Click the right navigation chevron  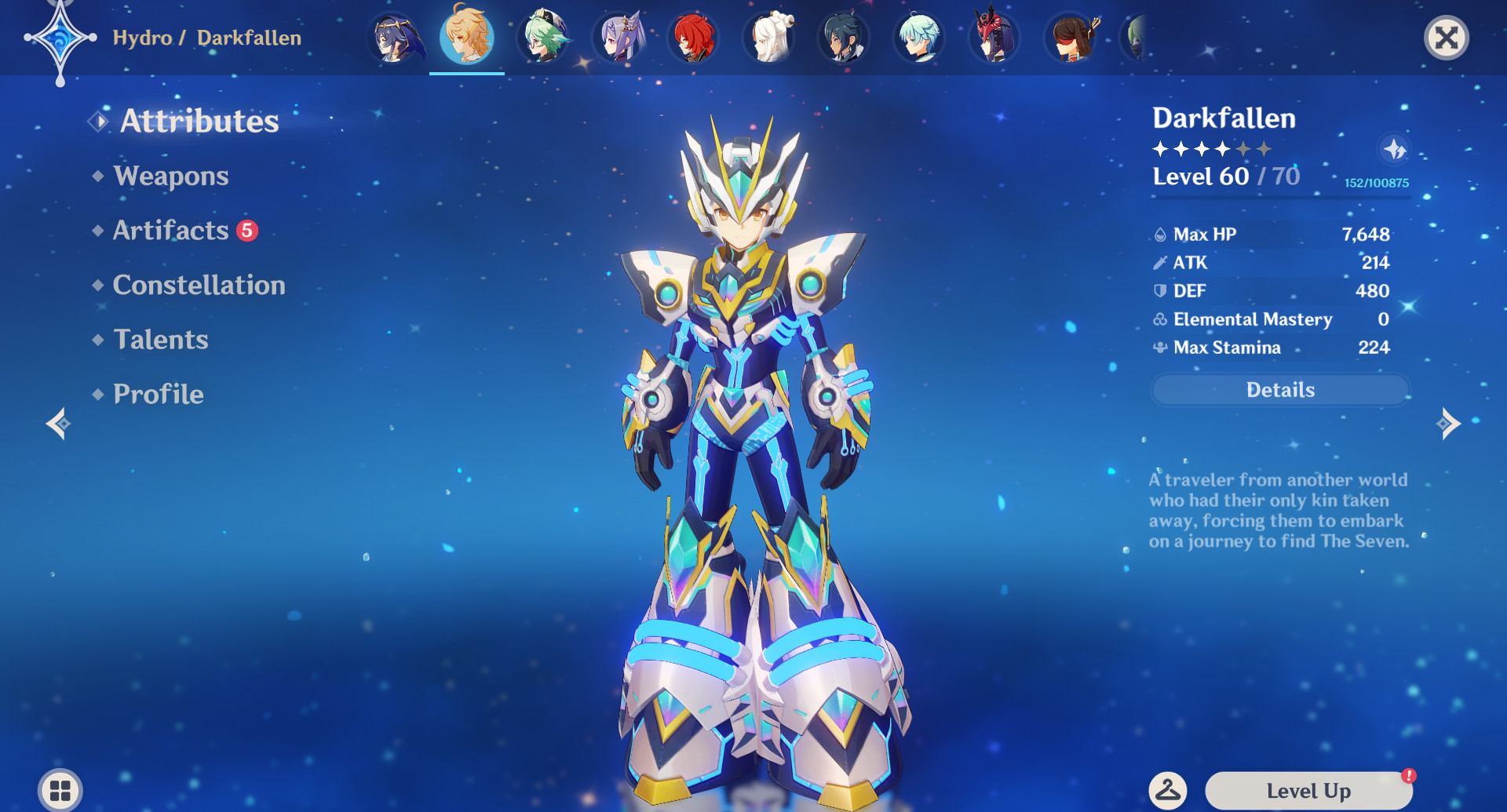coord(1448,424)
